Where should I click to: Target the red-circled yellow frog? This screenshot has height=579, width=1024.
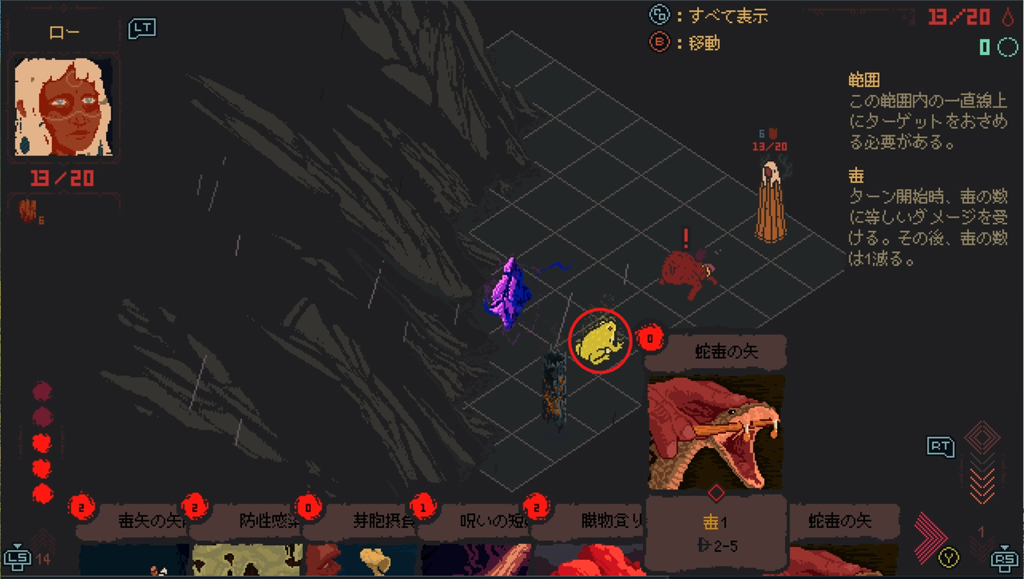[x=600, y=340]
